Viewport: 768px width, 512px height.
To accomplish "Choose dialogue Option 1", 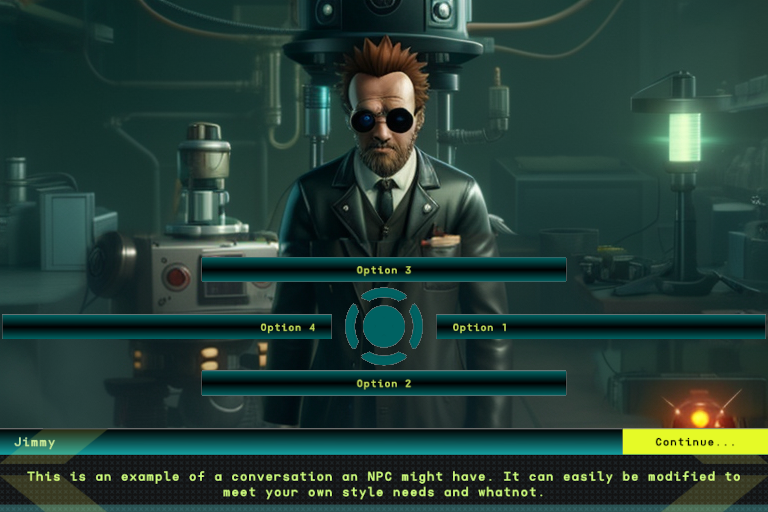I will (600, 327).
